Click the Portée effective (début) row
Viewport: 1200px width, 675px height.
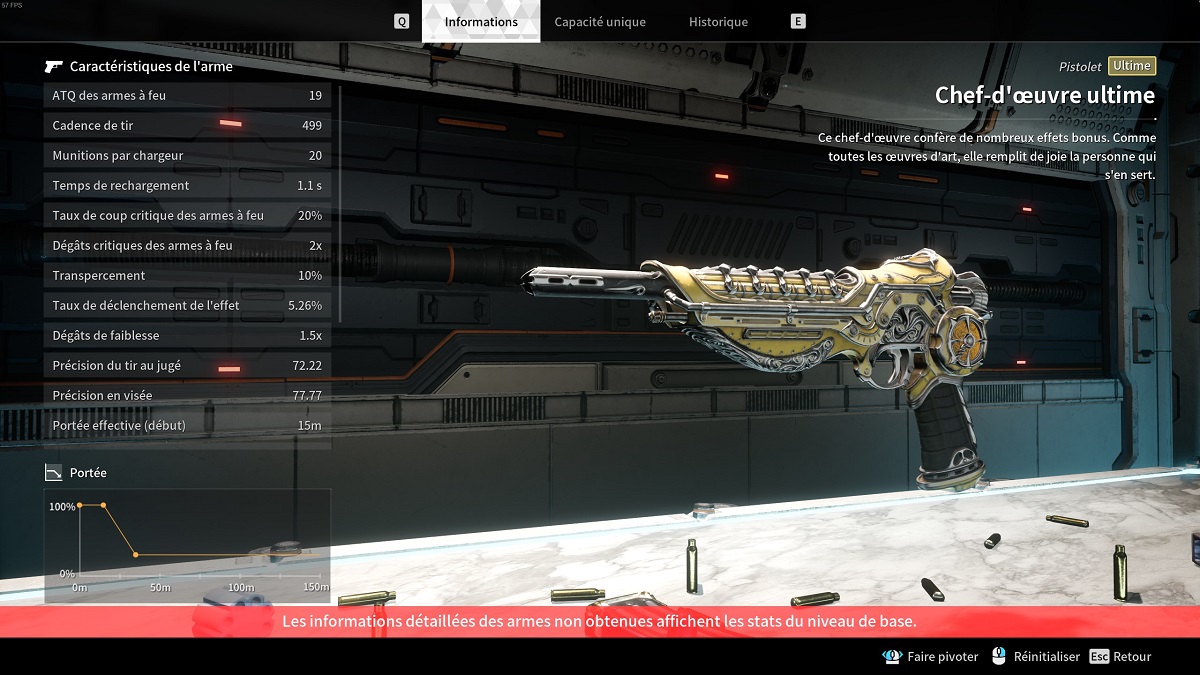[x=188, y=425]
